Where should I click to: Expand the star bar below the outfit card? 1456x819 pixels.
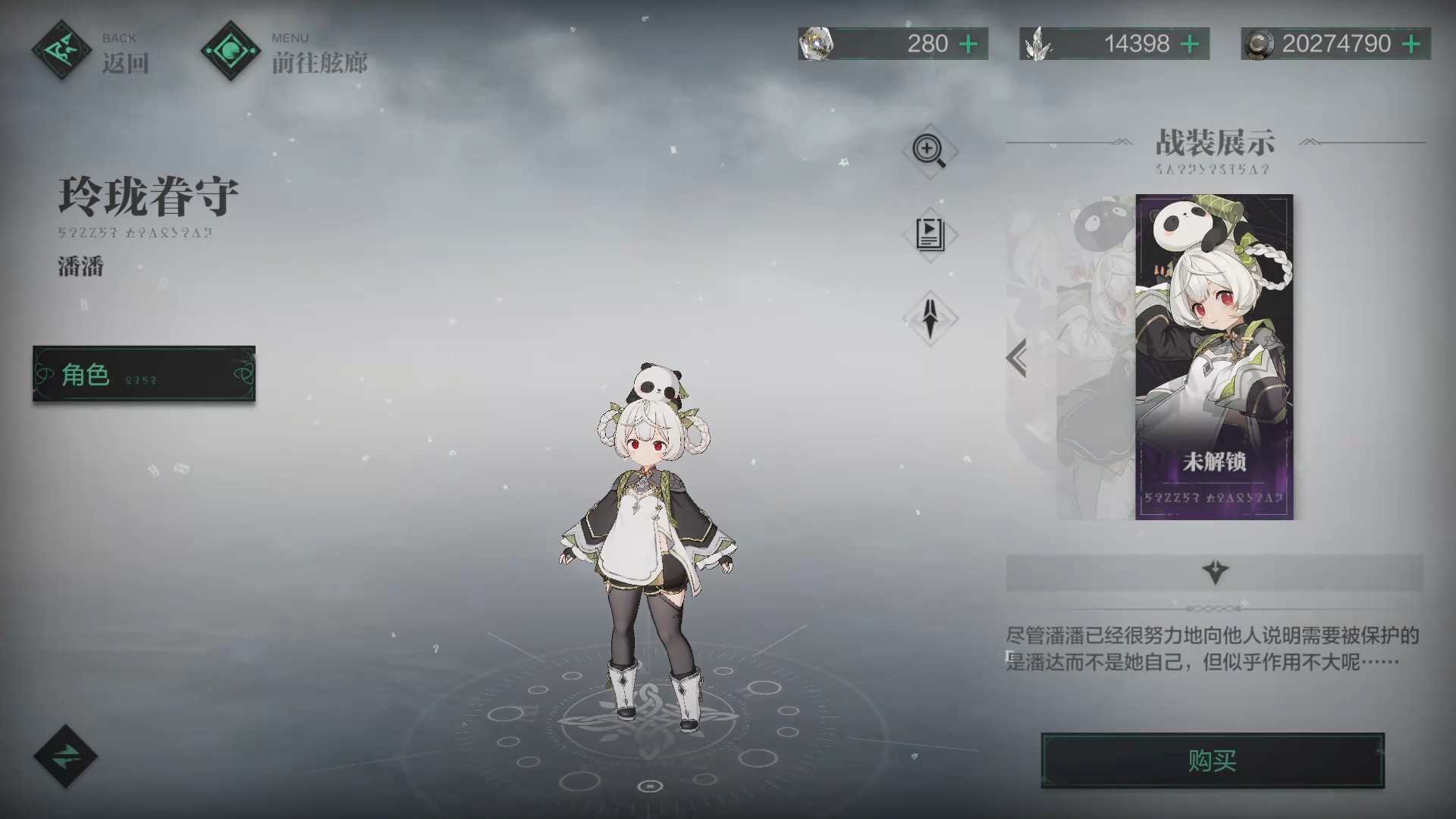coord(1214,572)
